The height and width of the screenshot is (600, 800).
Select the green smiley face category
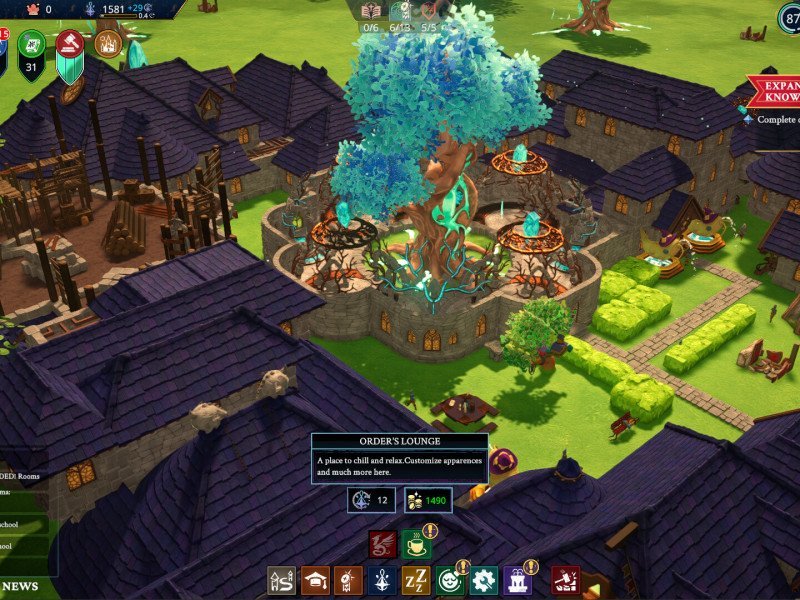(x=450, y=580)
